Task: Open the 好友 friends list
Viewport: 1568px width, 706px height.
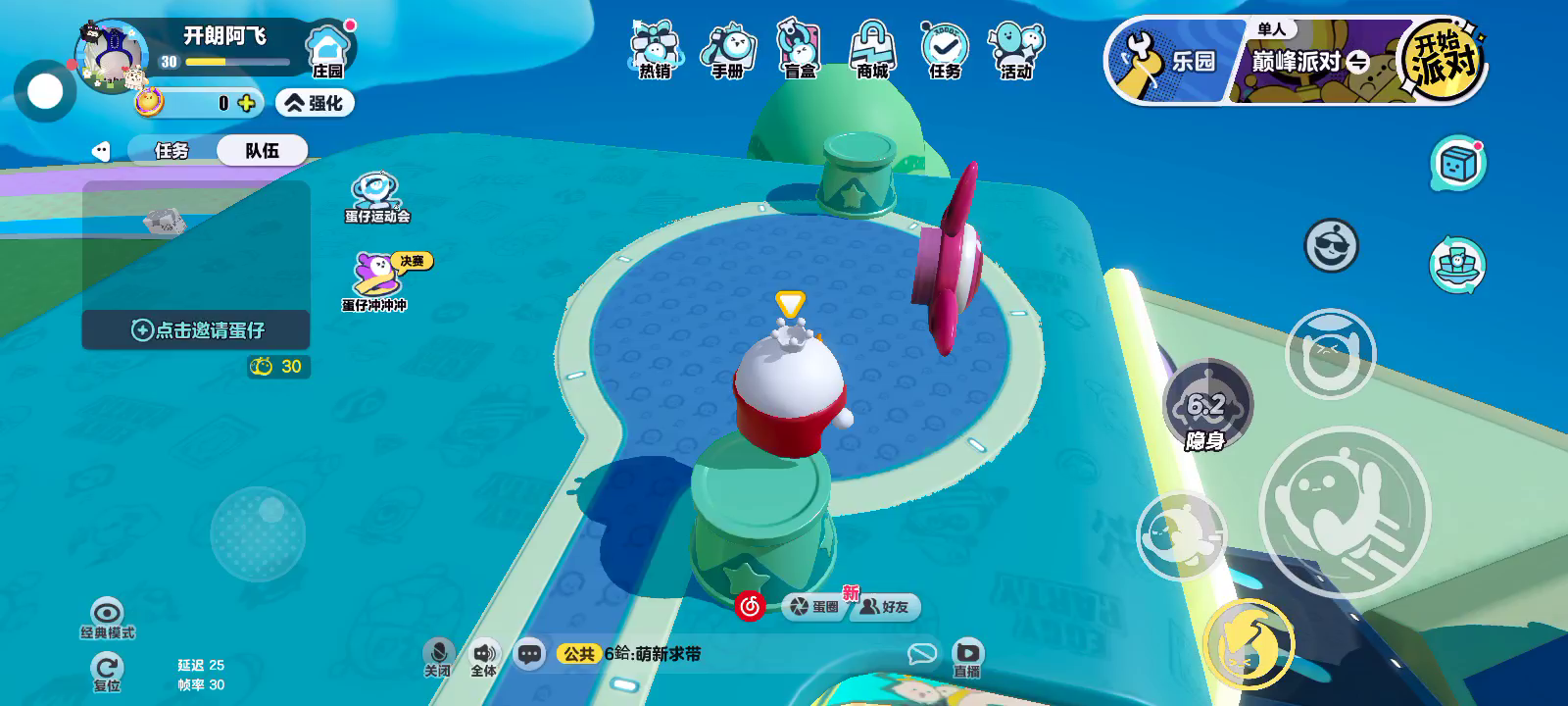Action: pyautogui.click(x=885, y=607)
